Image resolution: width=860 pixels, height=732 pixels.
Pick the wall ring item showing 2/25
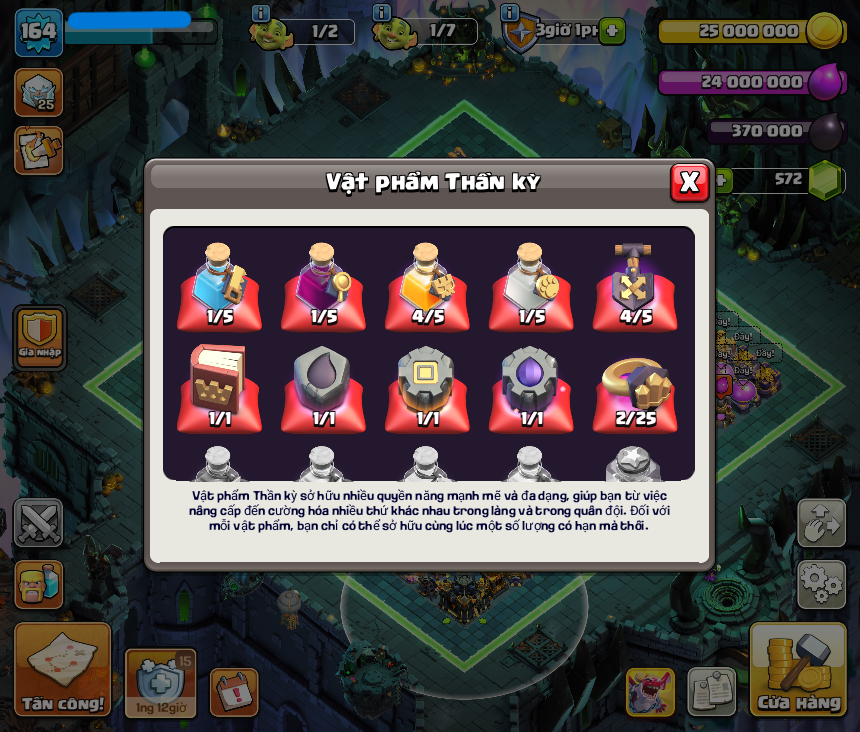pyautogui.click(x=635, y=390)
